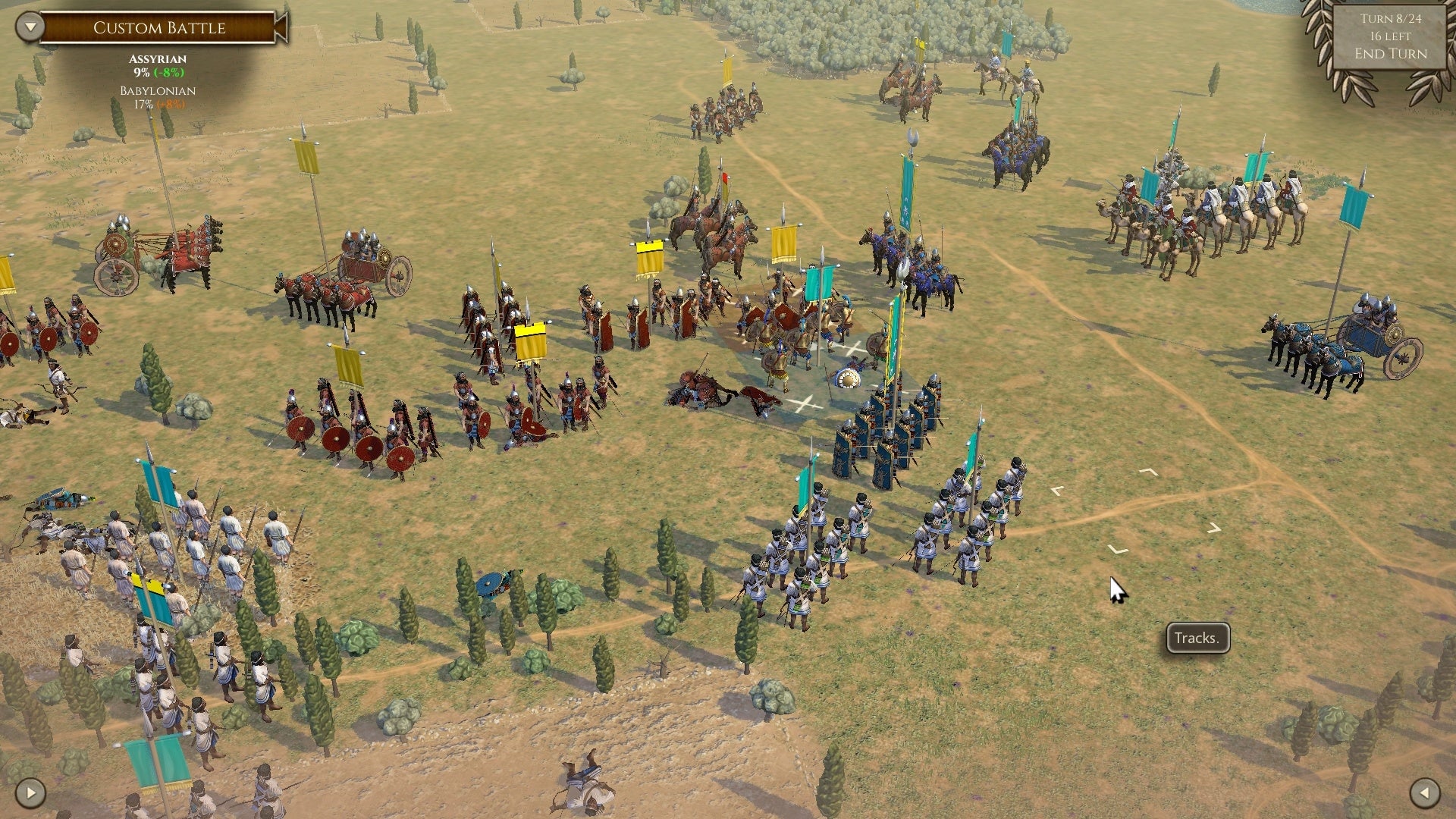Open the Custom Battle dropdown arrow

(30, 27)
